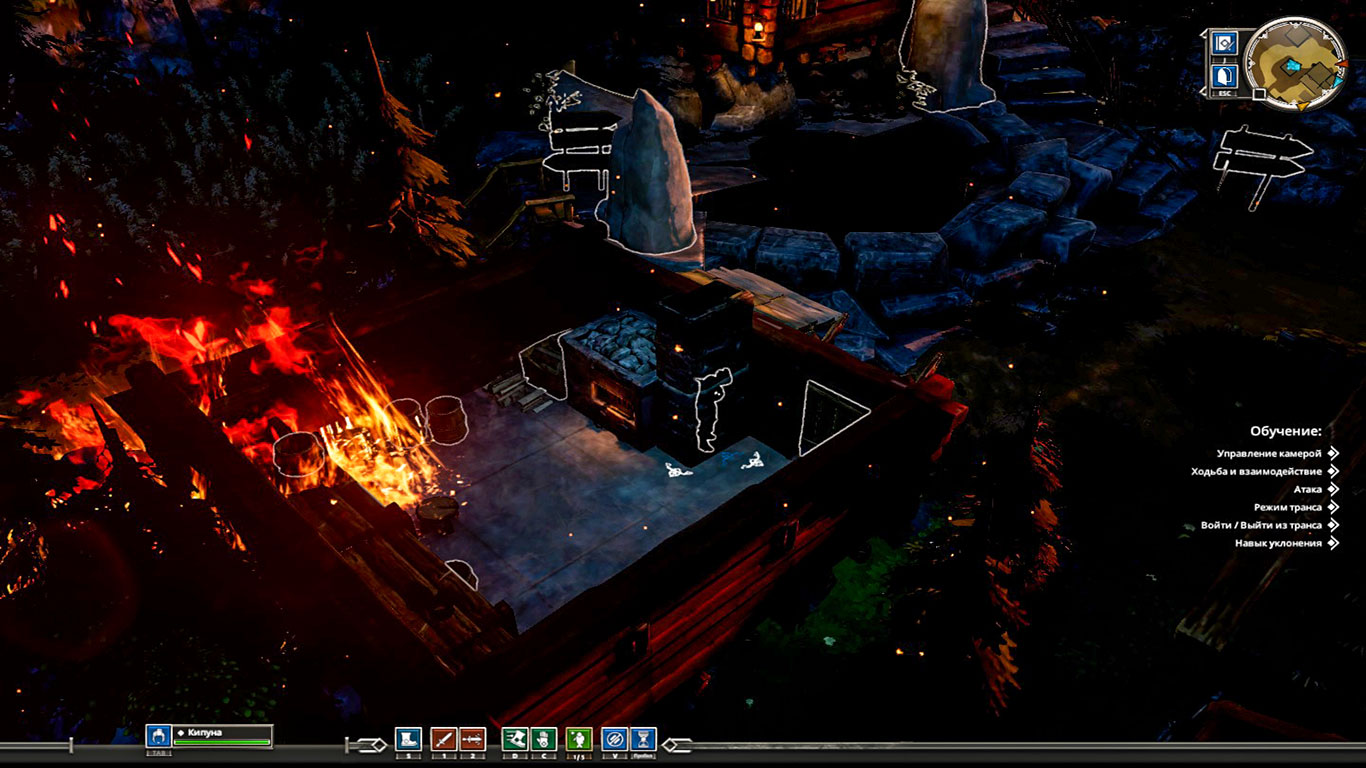Select the Кипуна character portrait
The height and width of the screenshot is (768, 1366).
pos(158,737)
